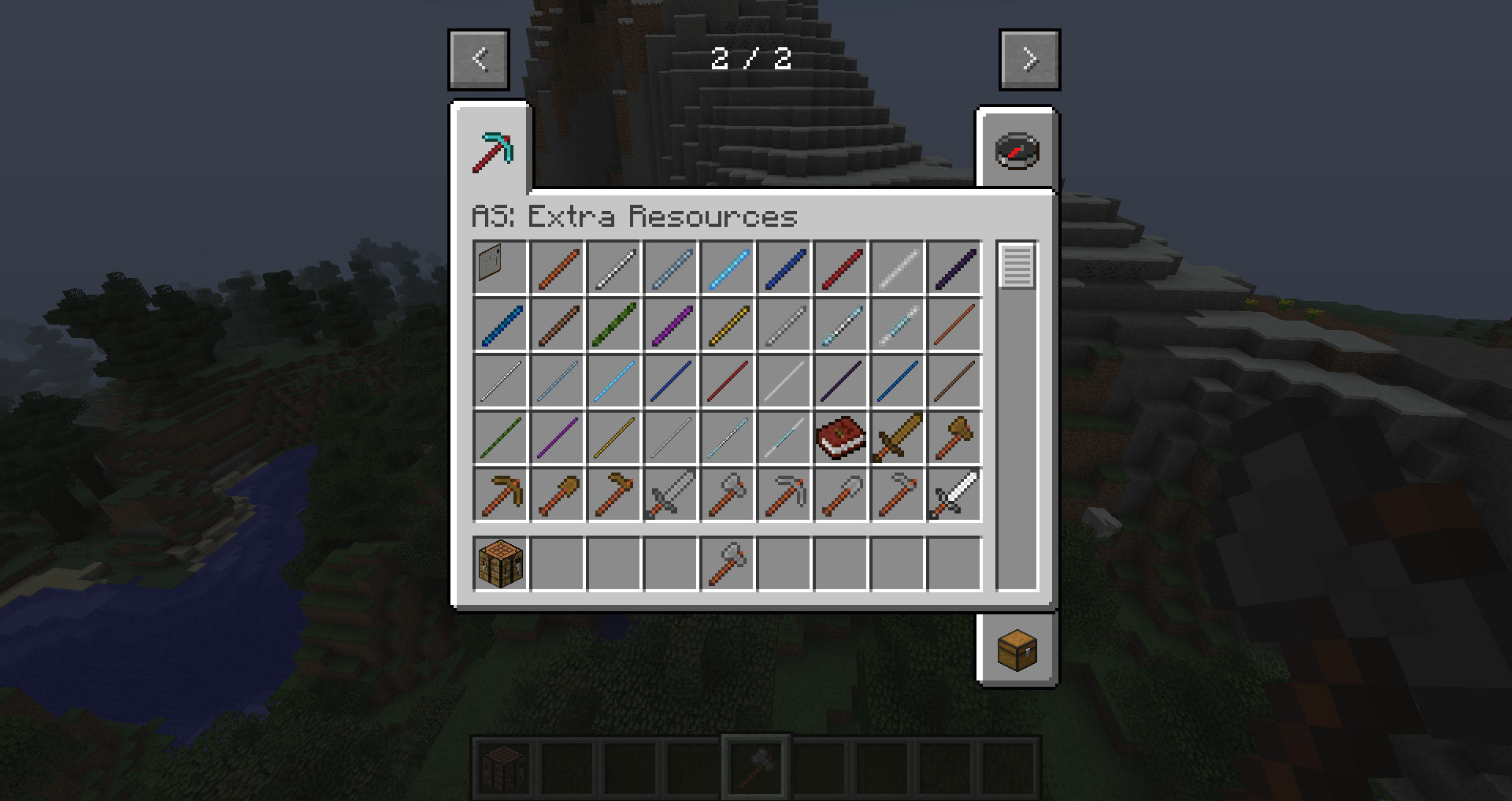Click the inventory scrollbar on the right
Viewport: 1512px width, 801px height.
pos(1017,268)
